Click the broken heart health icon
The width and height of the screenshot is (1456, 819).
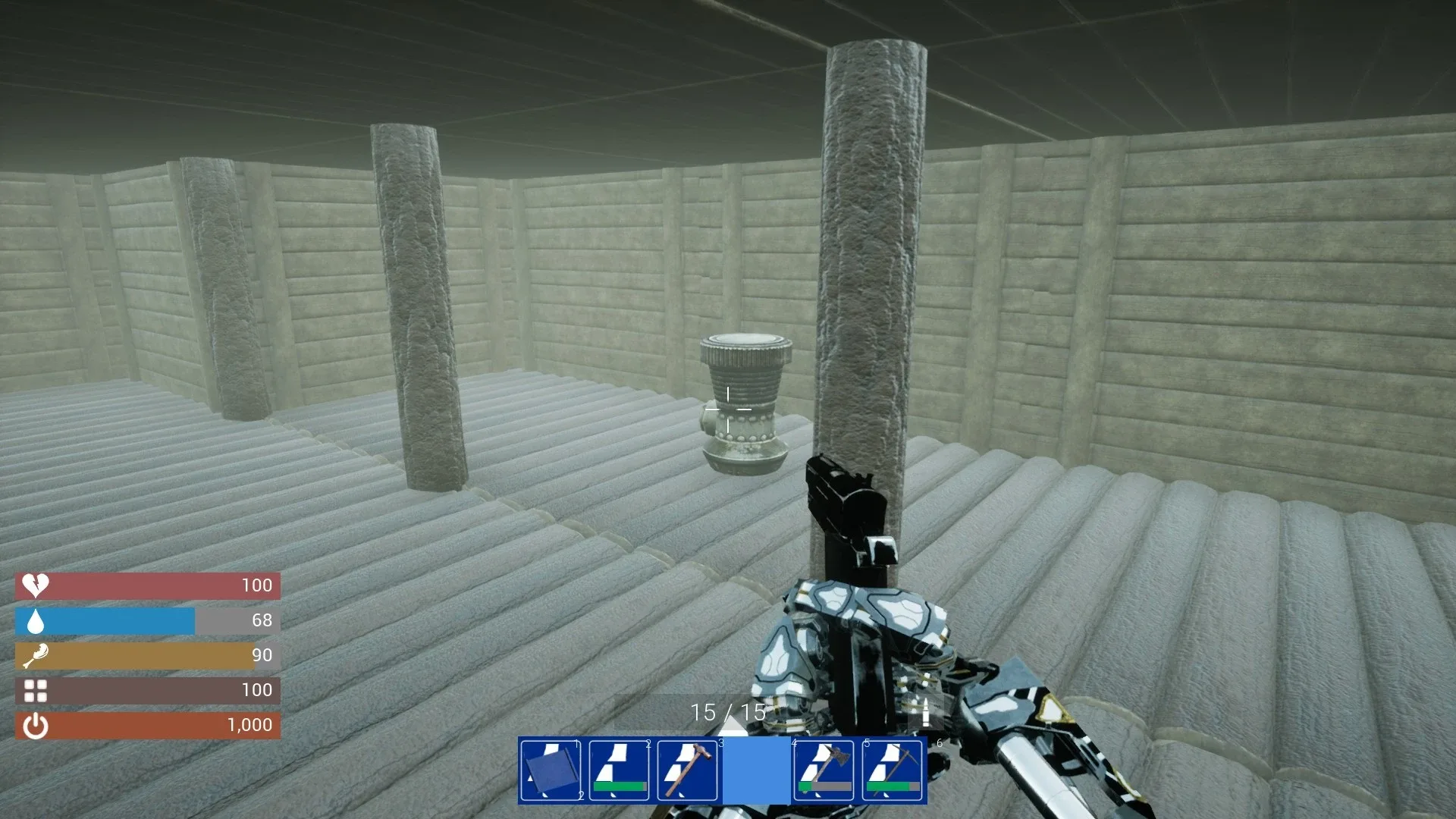[x=34, y=585]
